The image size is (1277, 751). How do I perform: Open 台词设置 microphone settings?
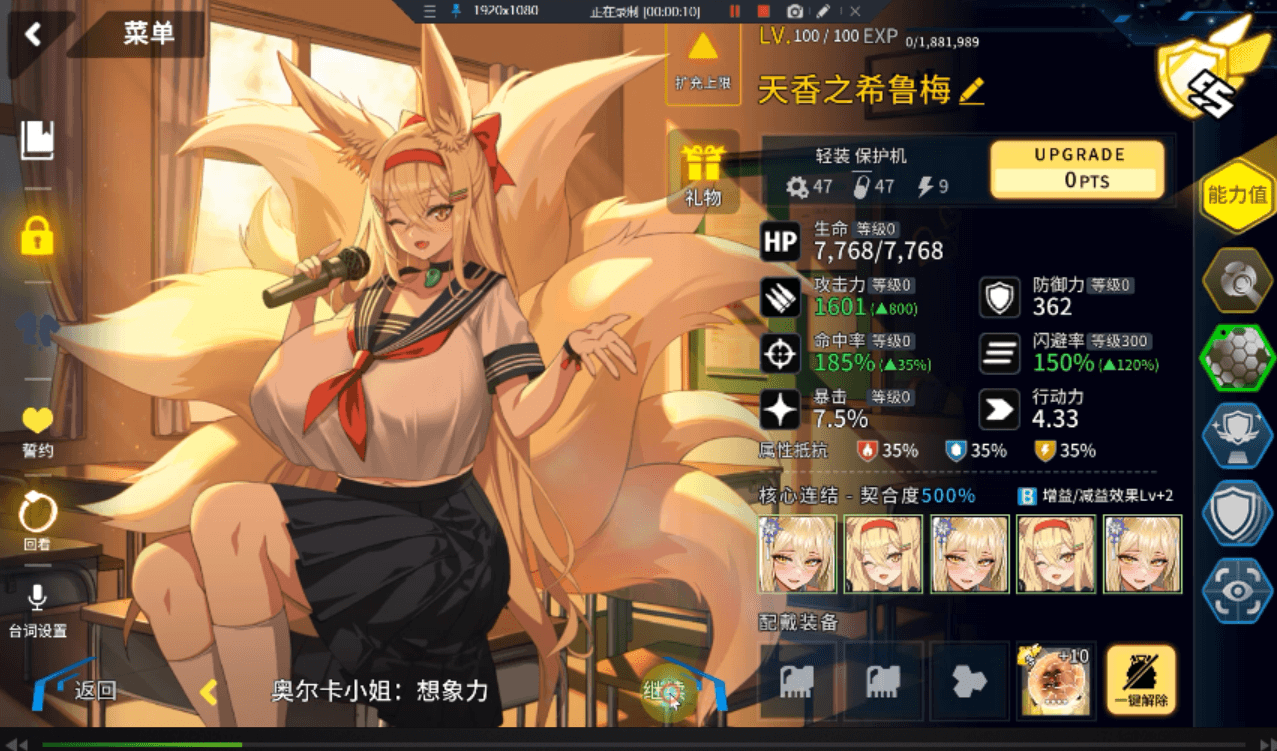[x=37, y=610]
